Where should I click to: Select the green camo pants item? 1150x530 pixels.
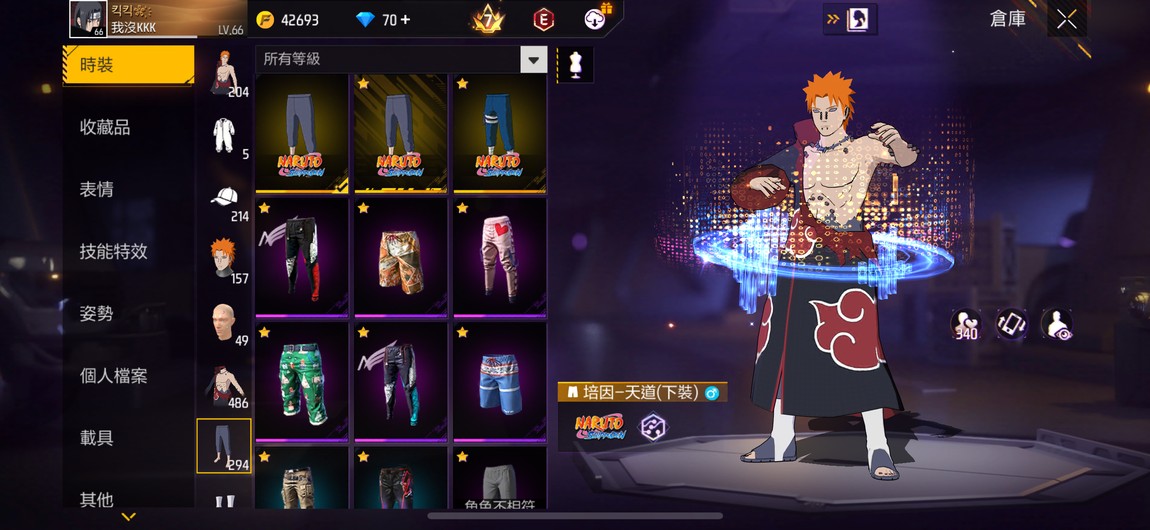click(x=302, y=381)
